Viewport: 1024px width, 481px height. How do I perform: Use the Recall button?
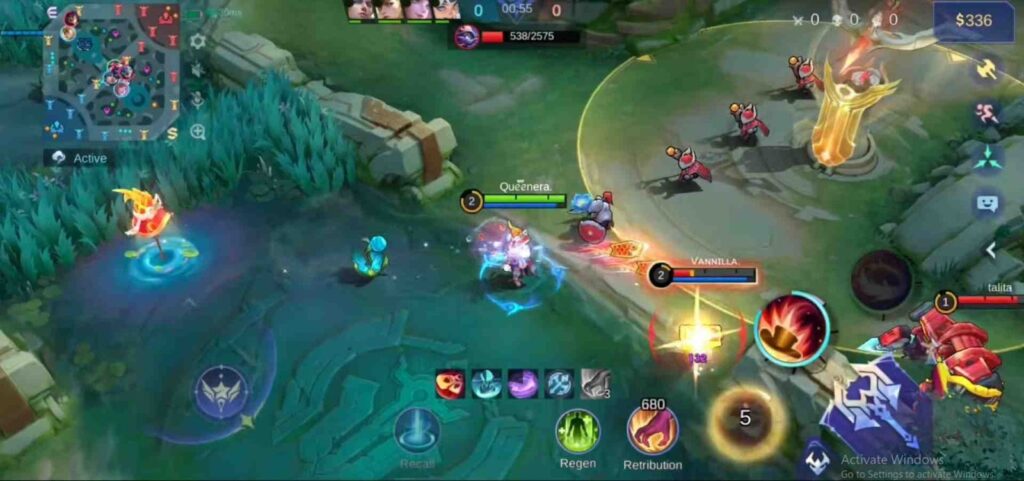[417, 432]
